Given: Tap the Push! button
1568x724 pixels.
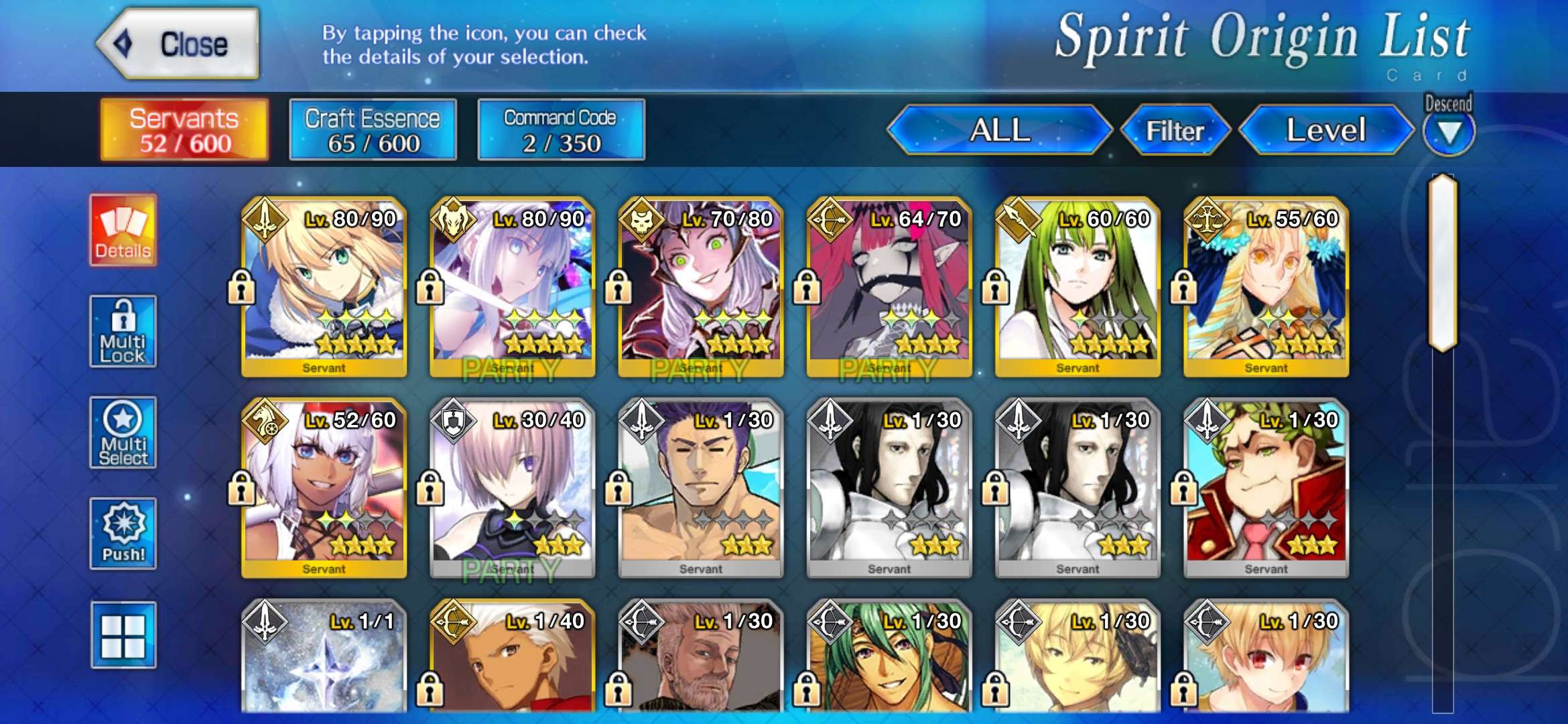Looking at the screenshot, I should tap(123, 534).
